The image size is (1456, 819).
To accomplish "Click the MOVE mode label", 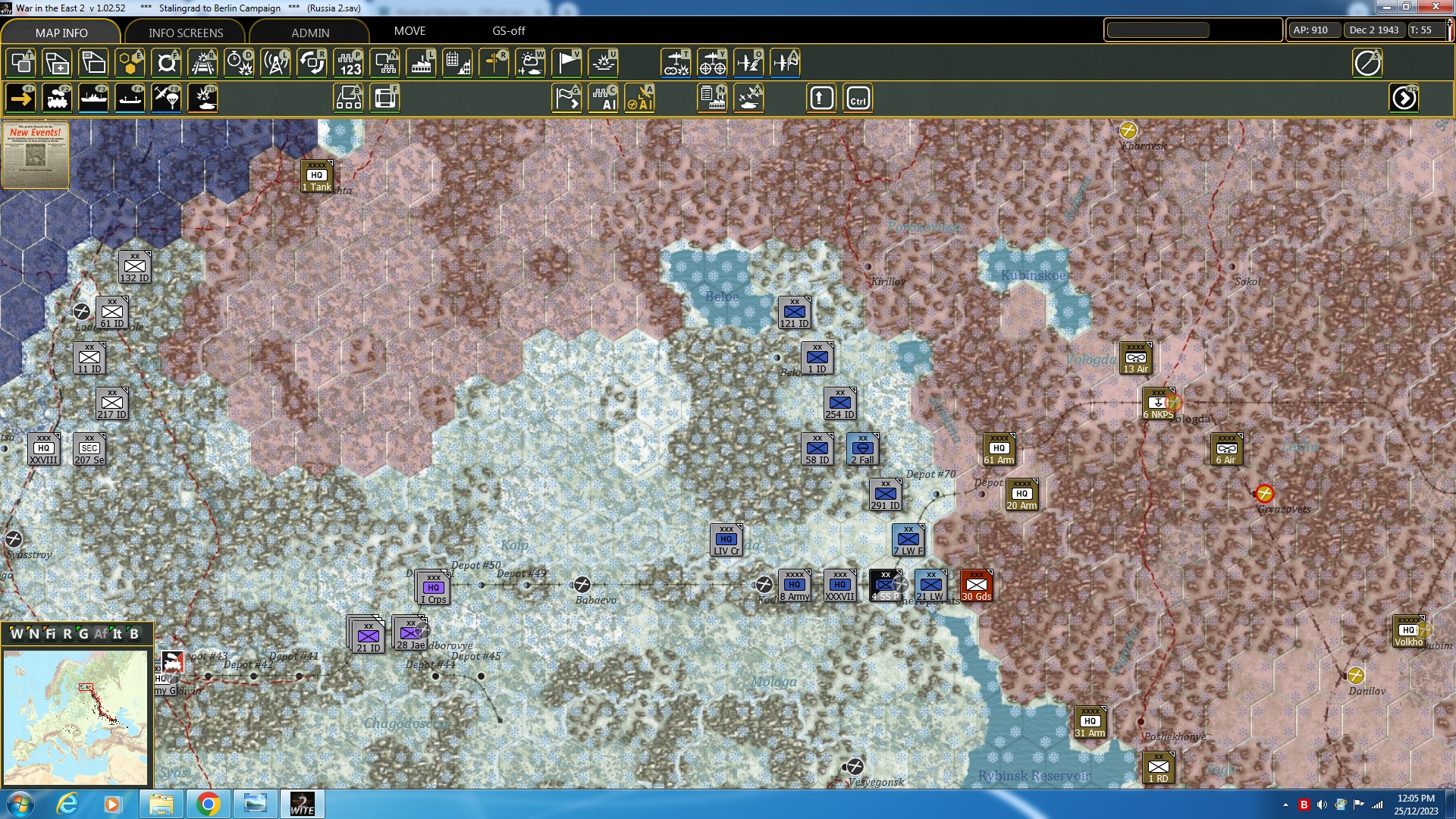I will click(x=409, y=31).
